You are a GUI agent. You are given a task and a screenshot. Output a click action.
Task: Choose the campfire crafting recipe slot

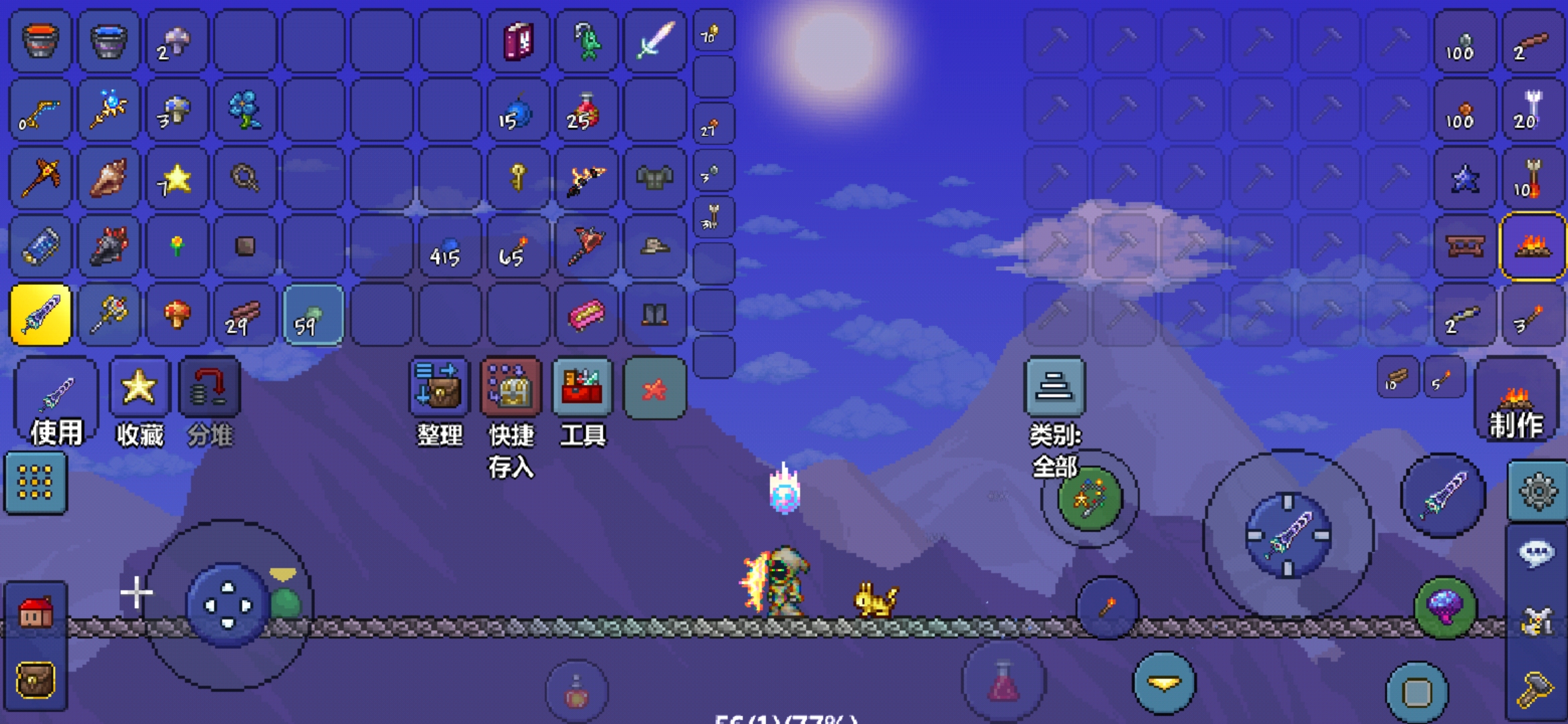[1532, 246]
